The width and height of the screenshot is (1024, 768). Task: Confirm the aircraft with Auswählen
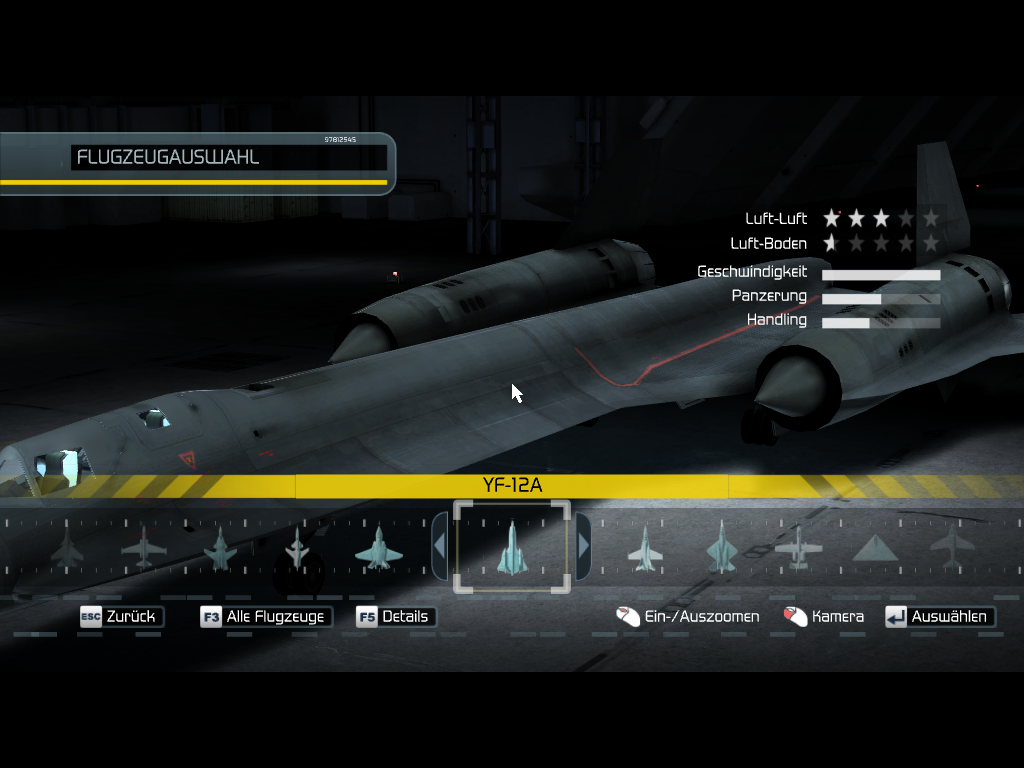tap(940, 617)
